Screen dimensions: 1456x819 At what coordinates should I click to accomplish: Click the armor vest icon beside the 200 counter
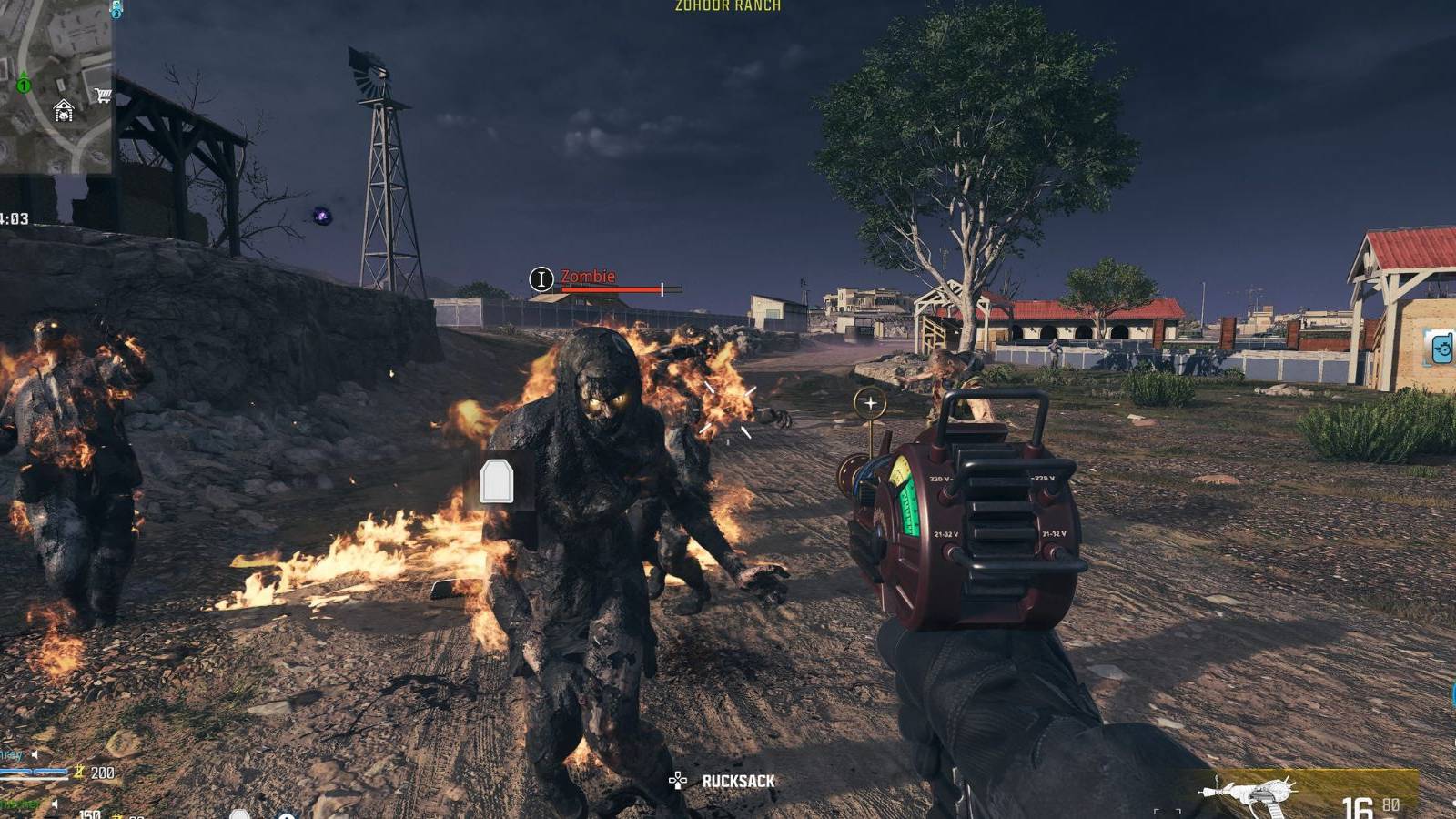coord(78,773)
